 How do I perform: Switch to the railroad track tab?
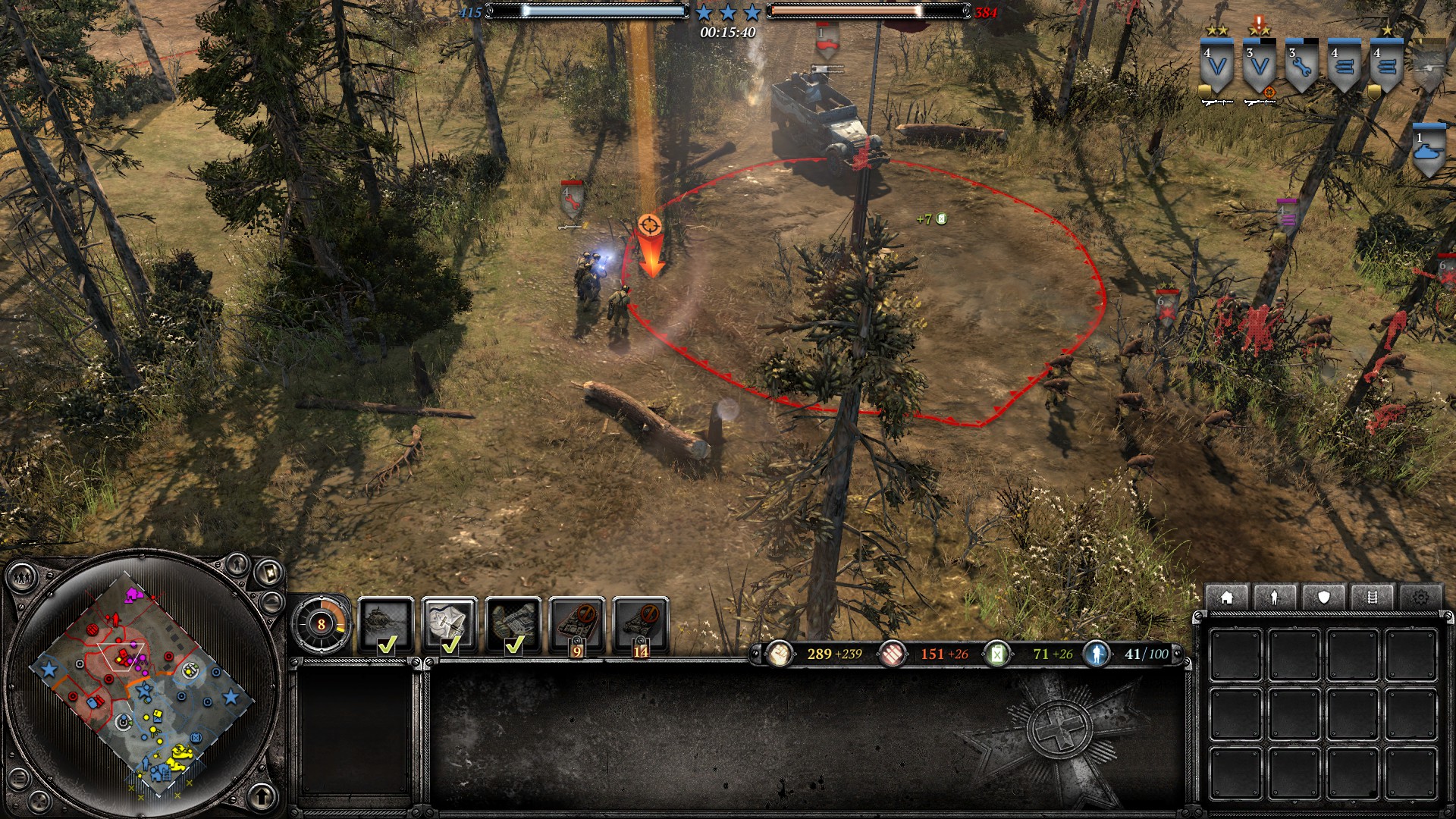[x=1372, y=598]
